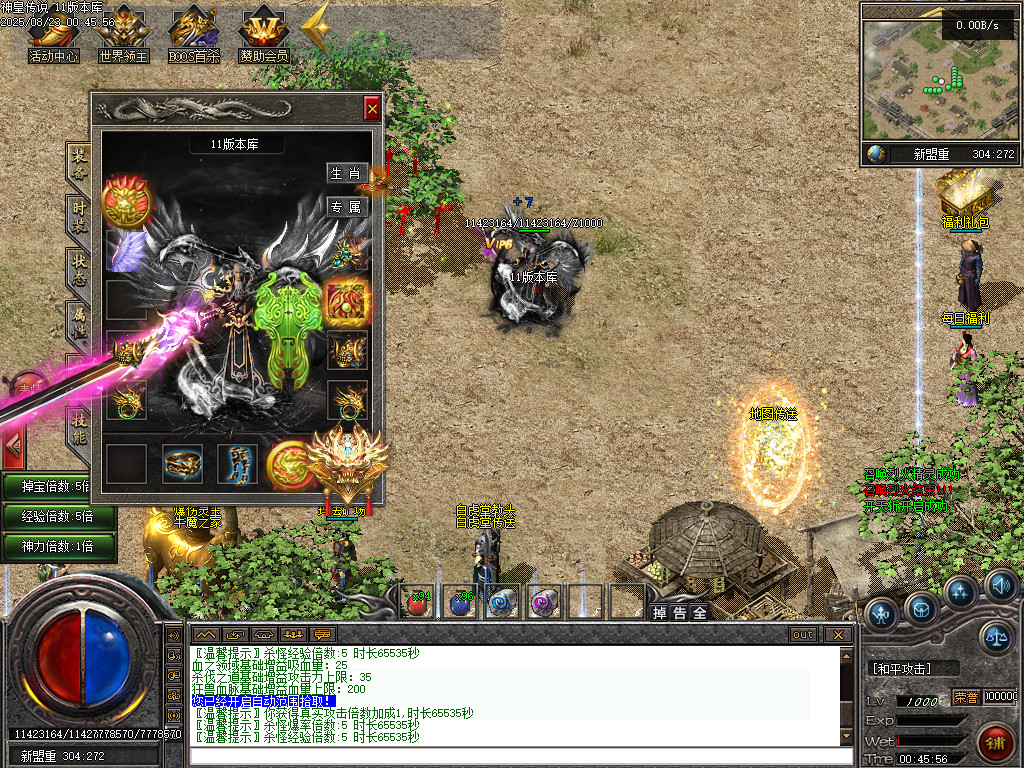Open the red 铺 shop button
Viewport: 1024px width, 768px height.
point(995,743)
